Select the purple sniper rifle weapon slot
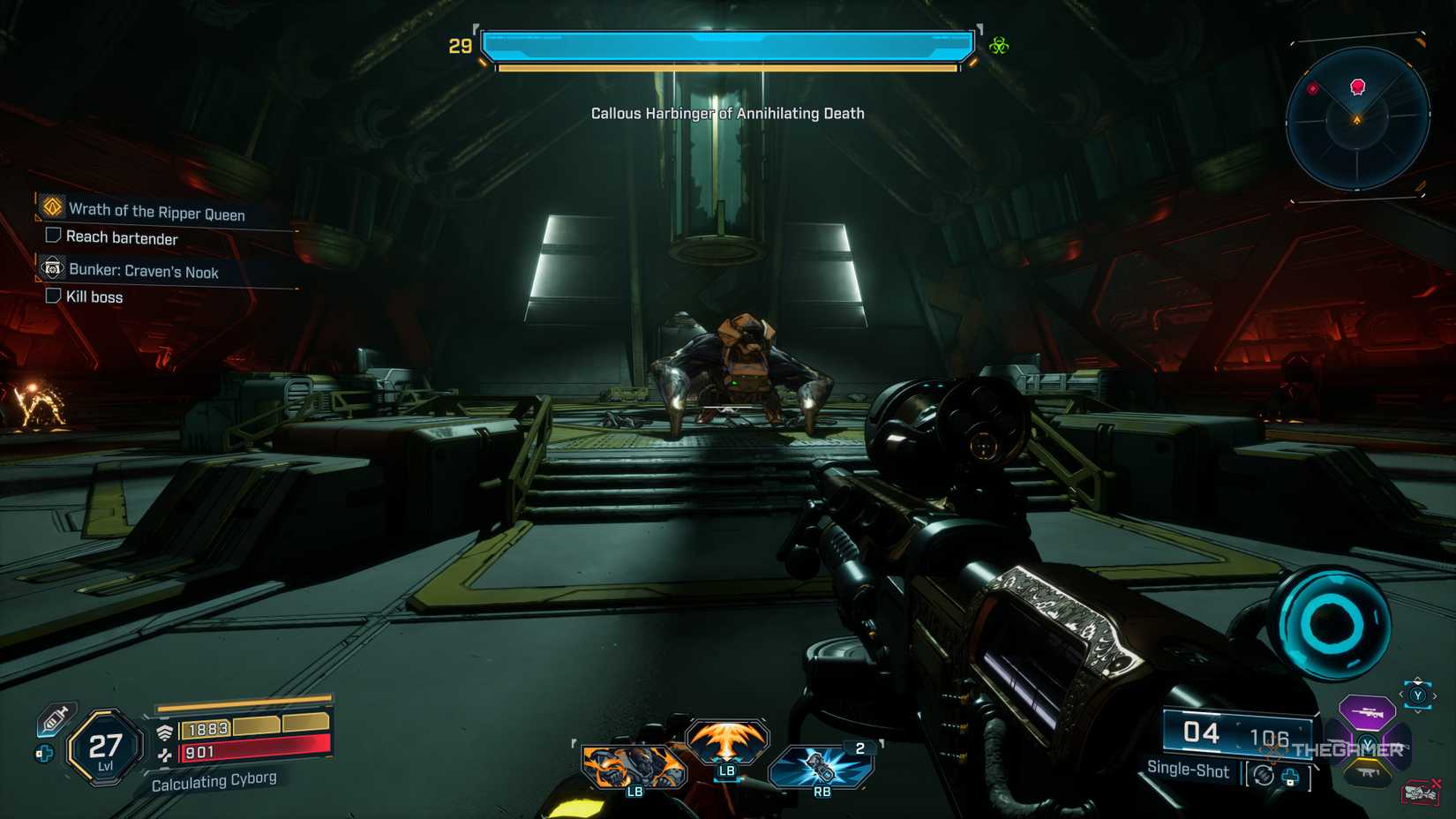This screenshot has width=1456, height=819. click(x=1366, y=711)
